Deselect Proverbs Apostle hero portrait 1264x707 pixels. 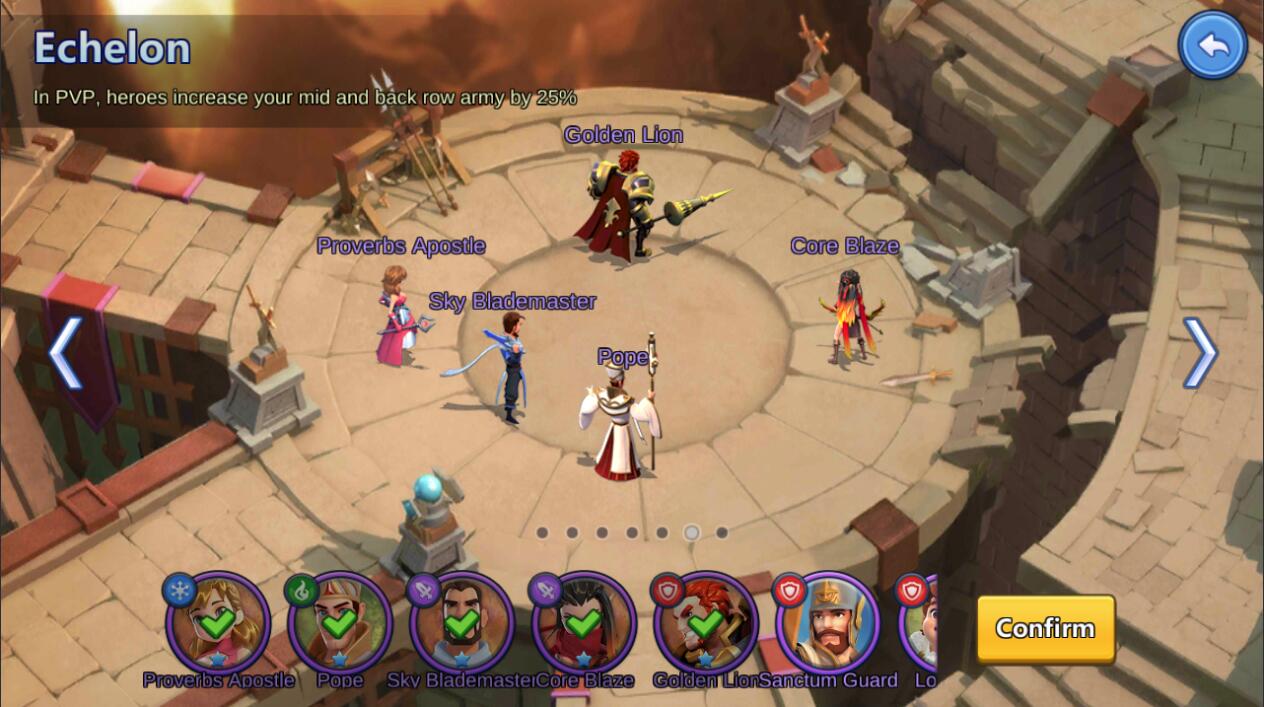217,623
